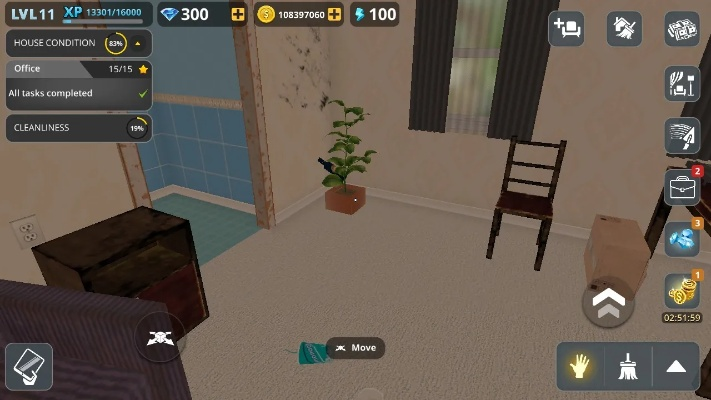Open the Cleanliness progress panel
The width and height of the screenshot is (711, 400).
coord(78,128)
